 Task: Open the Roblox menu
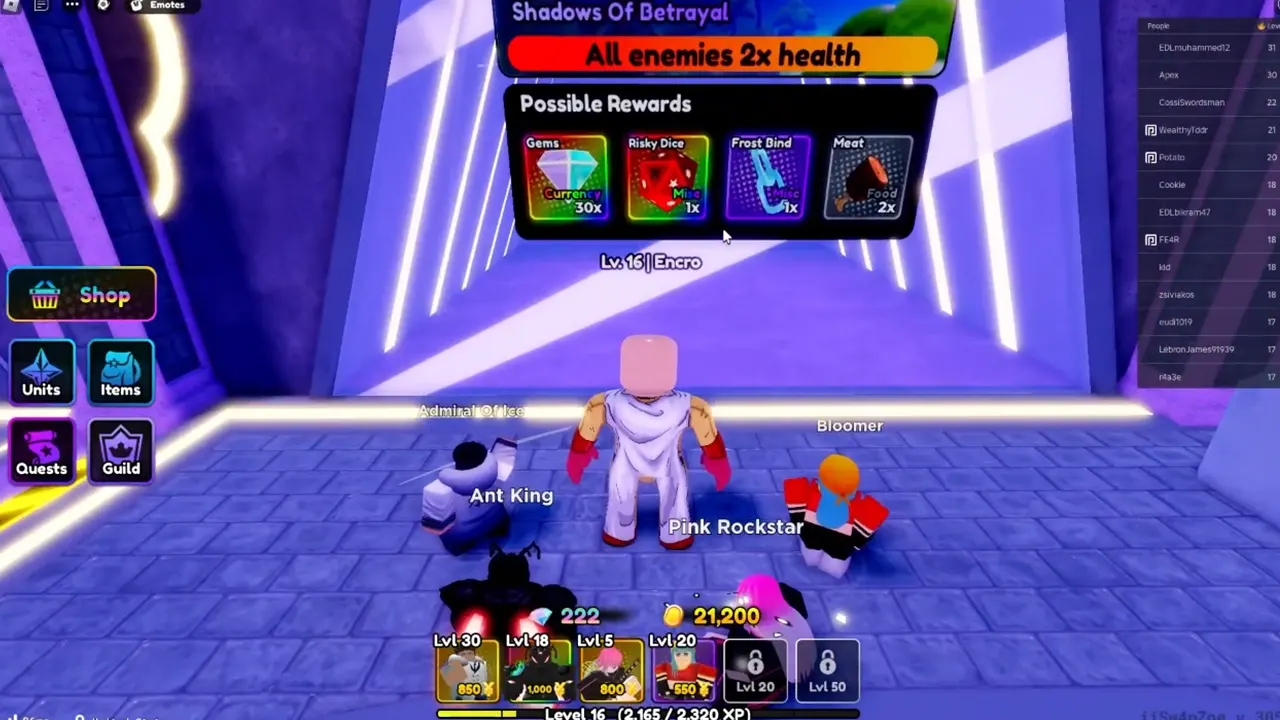(11, 6)
